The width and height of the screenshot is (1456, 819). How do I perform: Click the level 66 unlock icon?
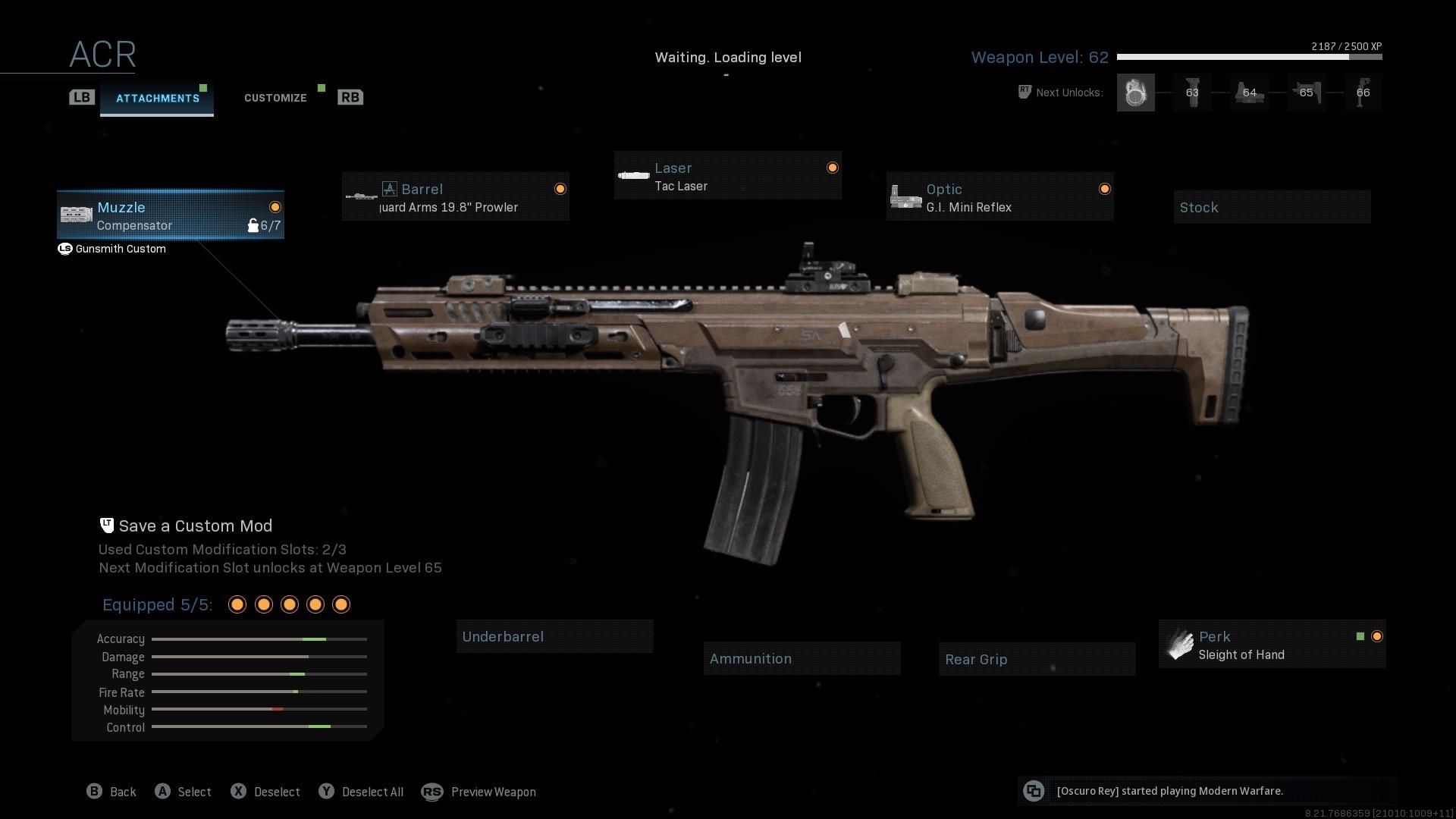coord(1363,92)
